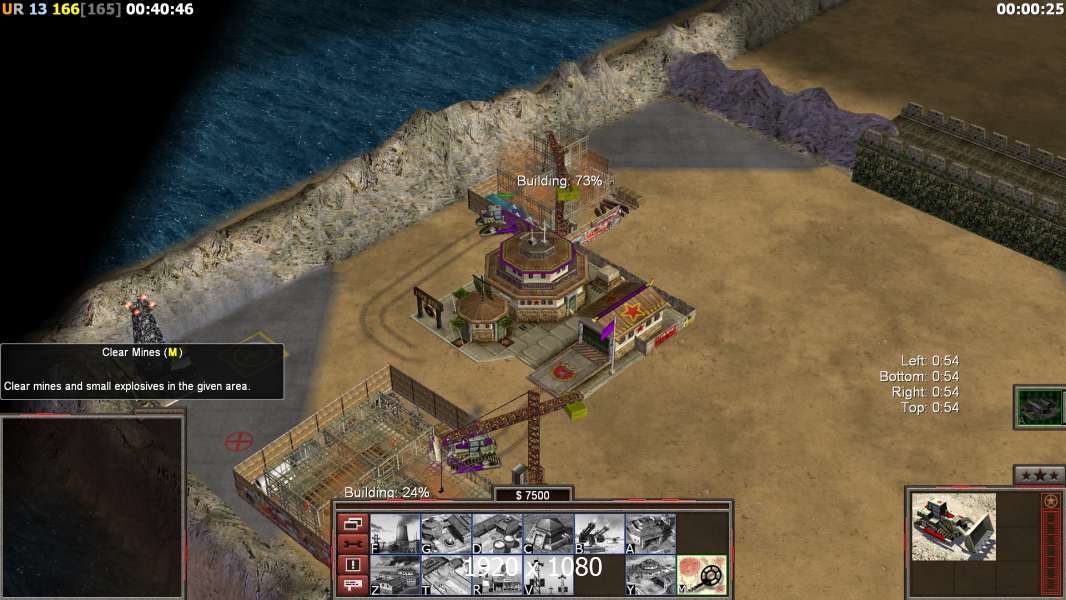1066x600 pixels.
Task: Build the bunker structure (C)
Action: 548,534
